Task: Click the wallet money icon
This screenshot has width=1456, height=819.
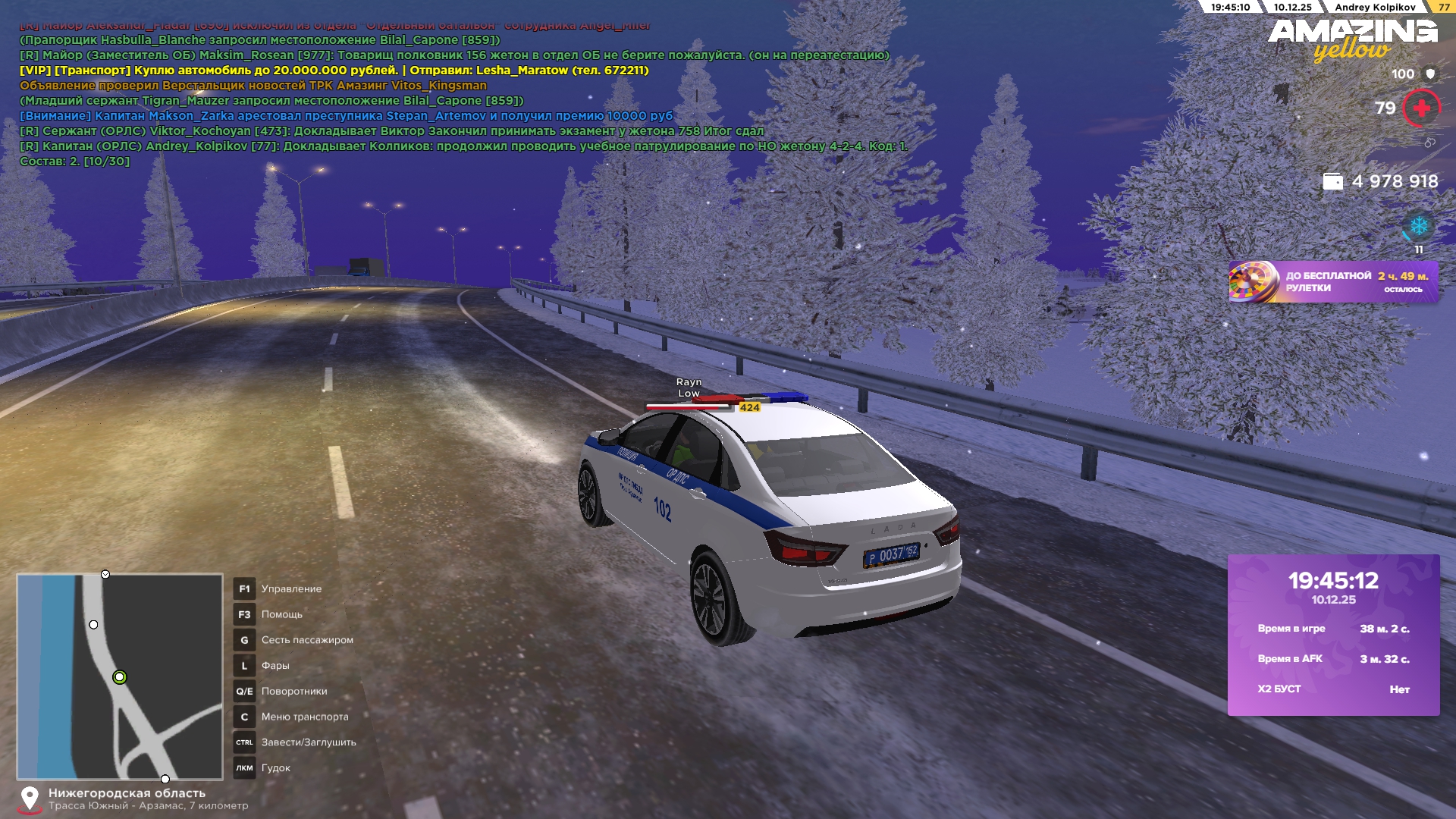Action: (x=1332, y=182)
